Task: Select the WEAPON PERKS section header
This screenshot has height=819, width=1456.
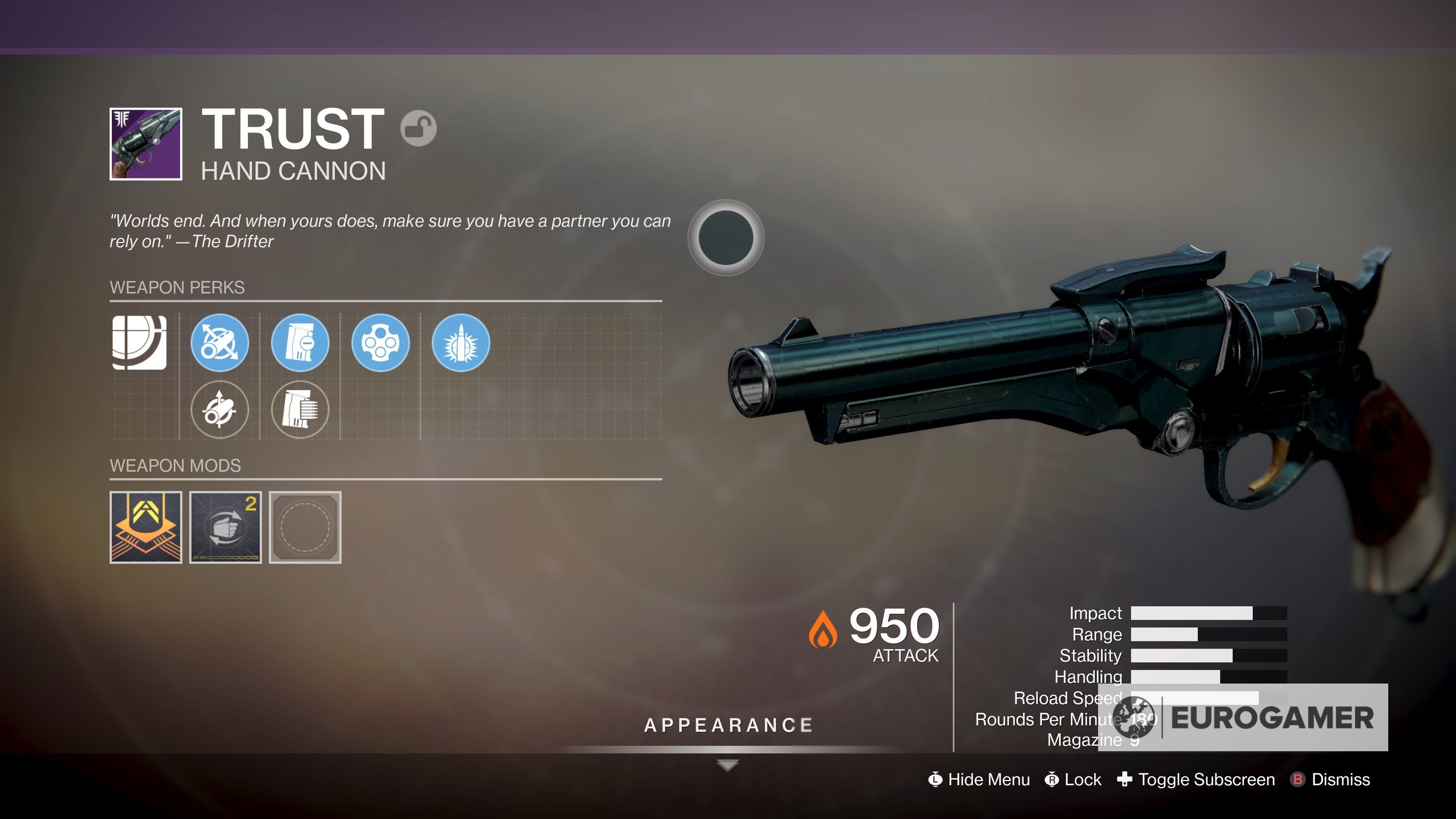Action: click(177, 288)
